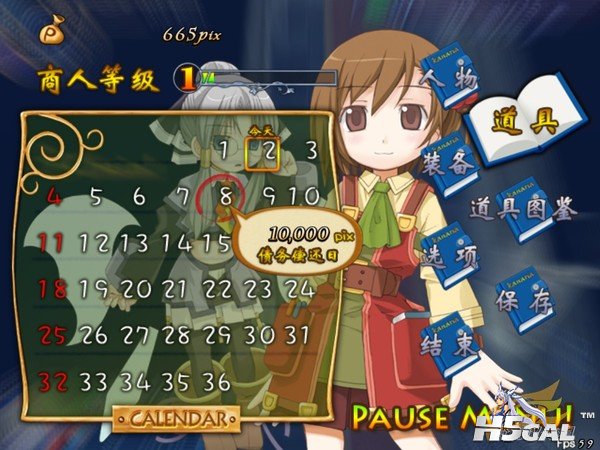600x450 pixels.
Task: Open the 装备 equipment menu
Action: pos(447,165)
